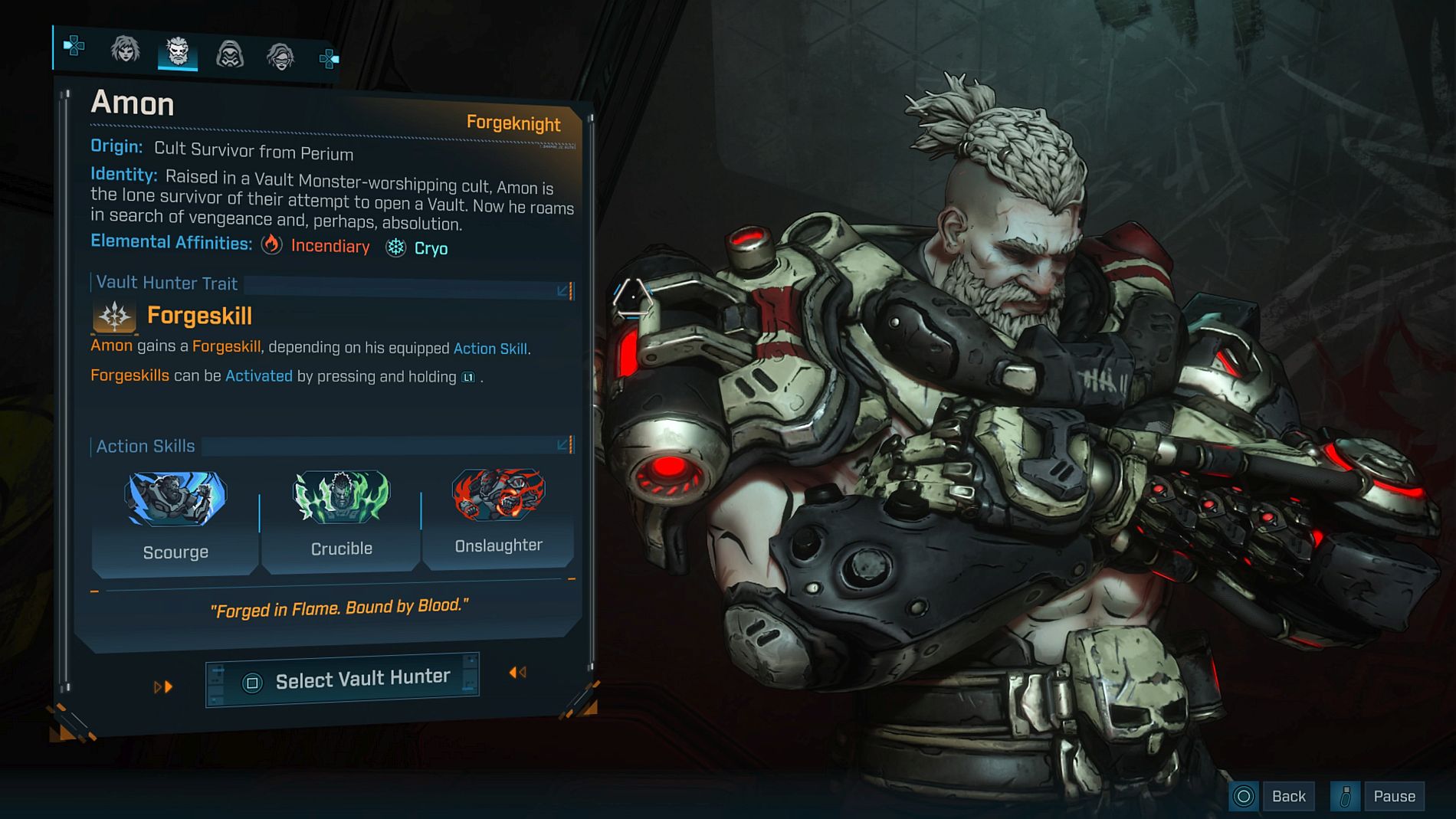
Task: Confirm with Select Vault Hunter button
Action: pyautogui.click(x=343, y=680)
